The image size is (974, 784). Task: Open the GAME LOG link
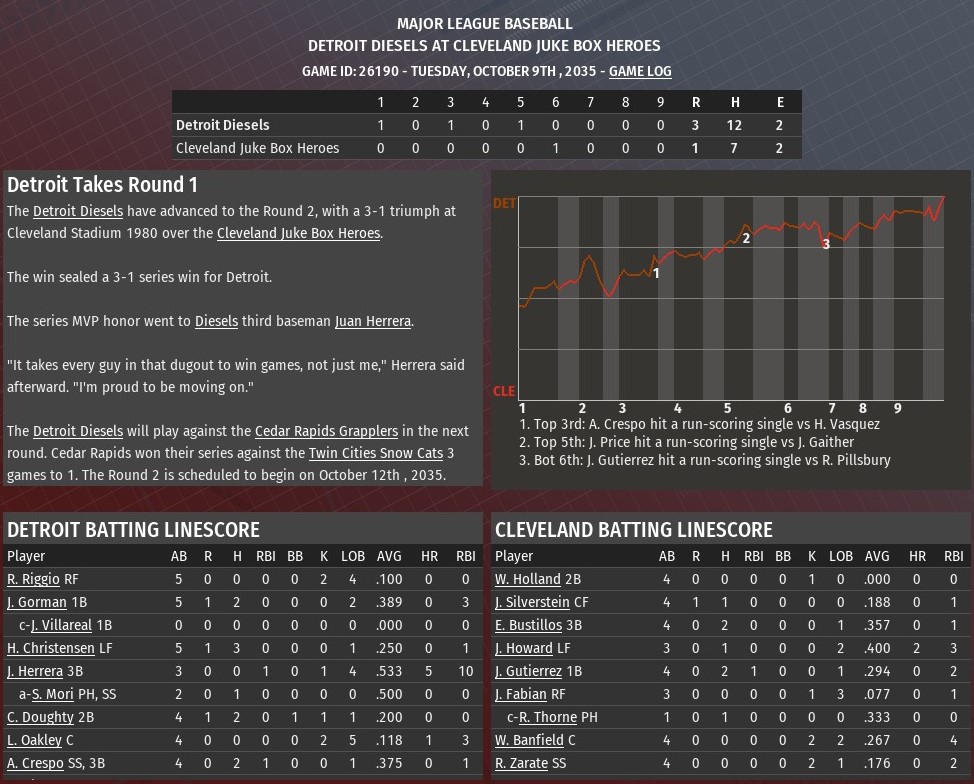[640, 71]
